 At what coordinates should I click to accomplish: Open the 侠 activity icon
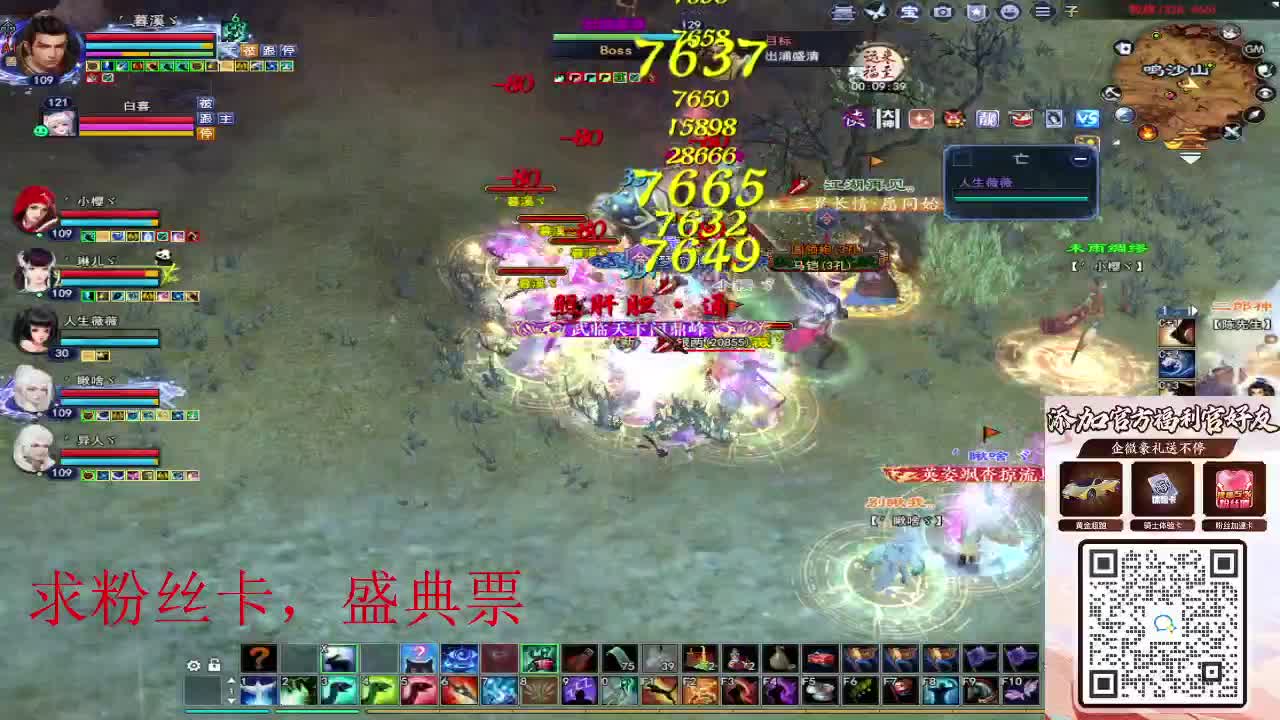pyautogui.click(x=854, y=119)
